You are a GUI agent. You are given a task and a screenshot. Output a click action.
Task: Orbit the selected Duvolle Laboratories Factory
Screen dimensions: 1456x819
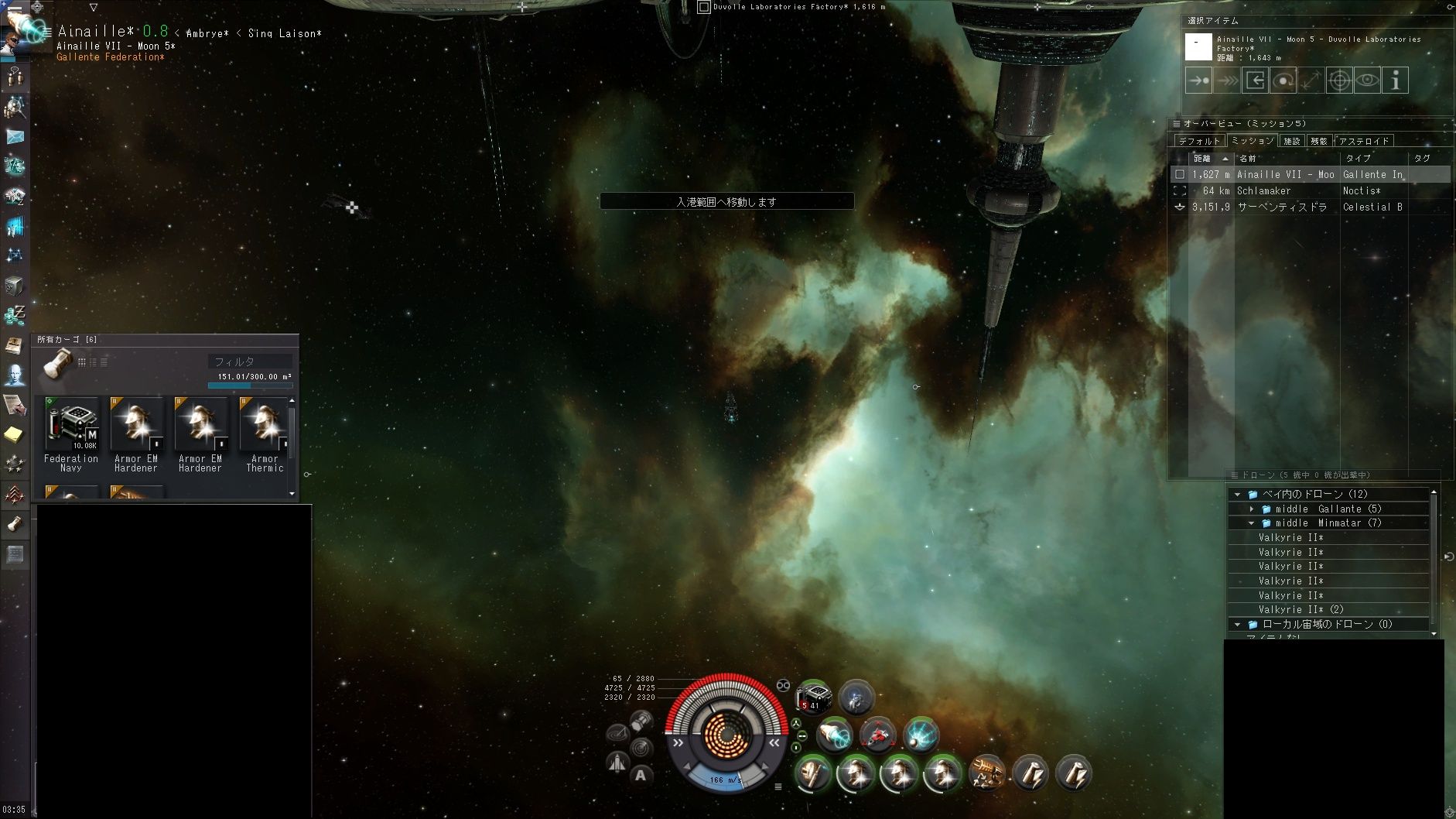1283,81
